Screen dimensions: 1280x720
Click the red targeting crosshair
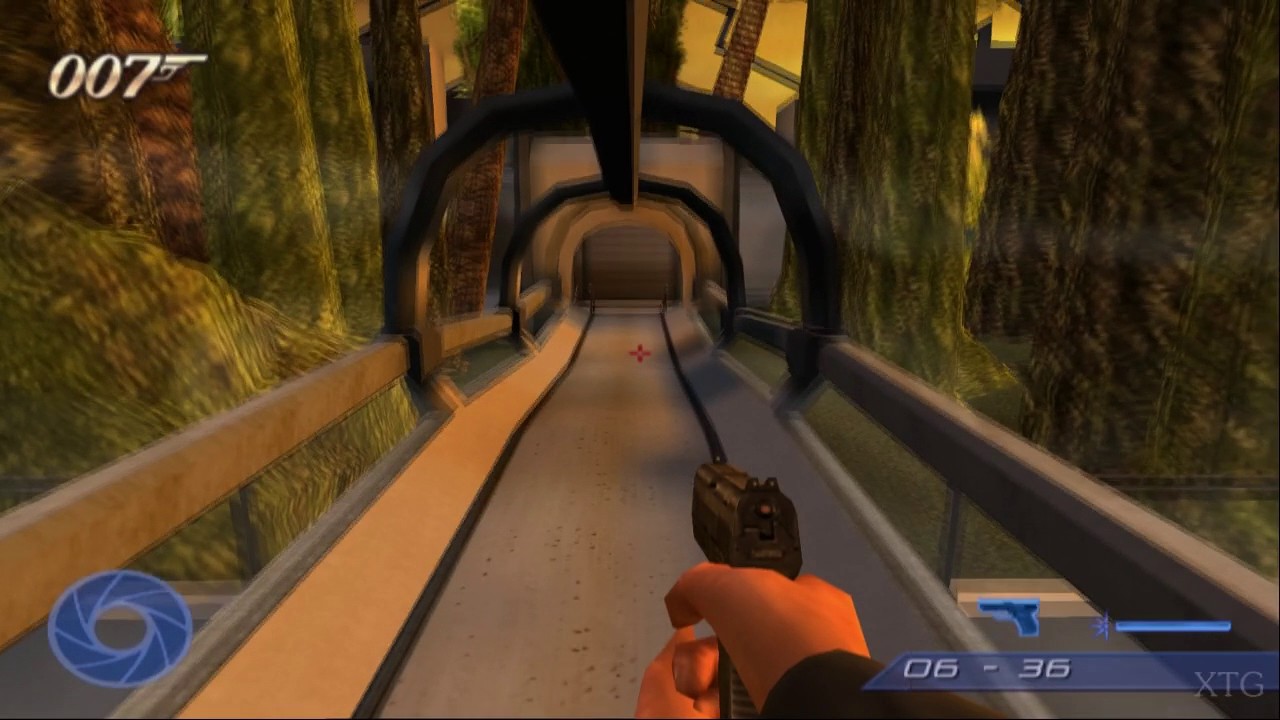(x=638, y=353)
